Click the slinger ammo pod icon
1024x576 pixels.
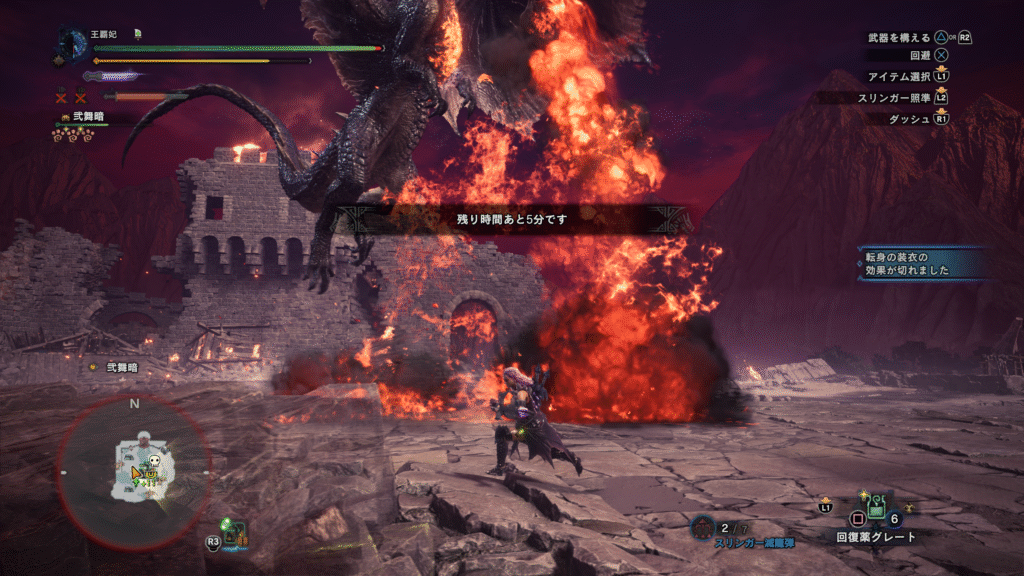click(703, 528)
